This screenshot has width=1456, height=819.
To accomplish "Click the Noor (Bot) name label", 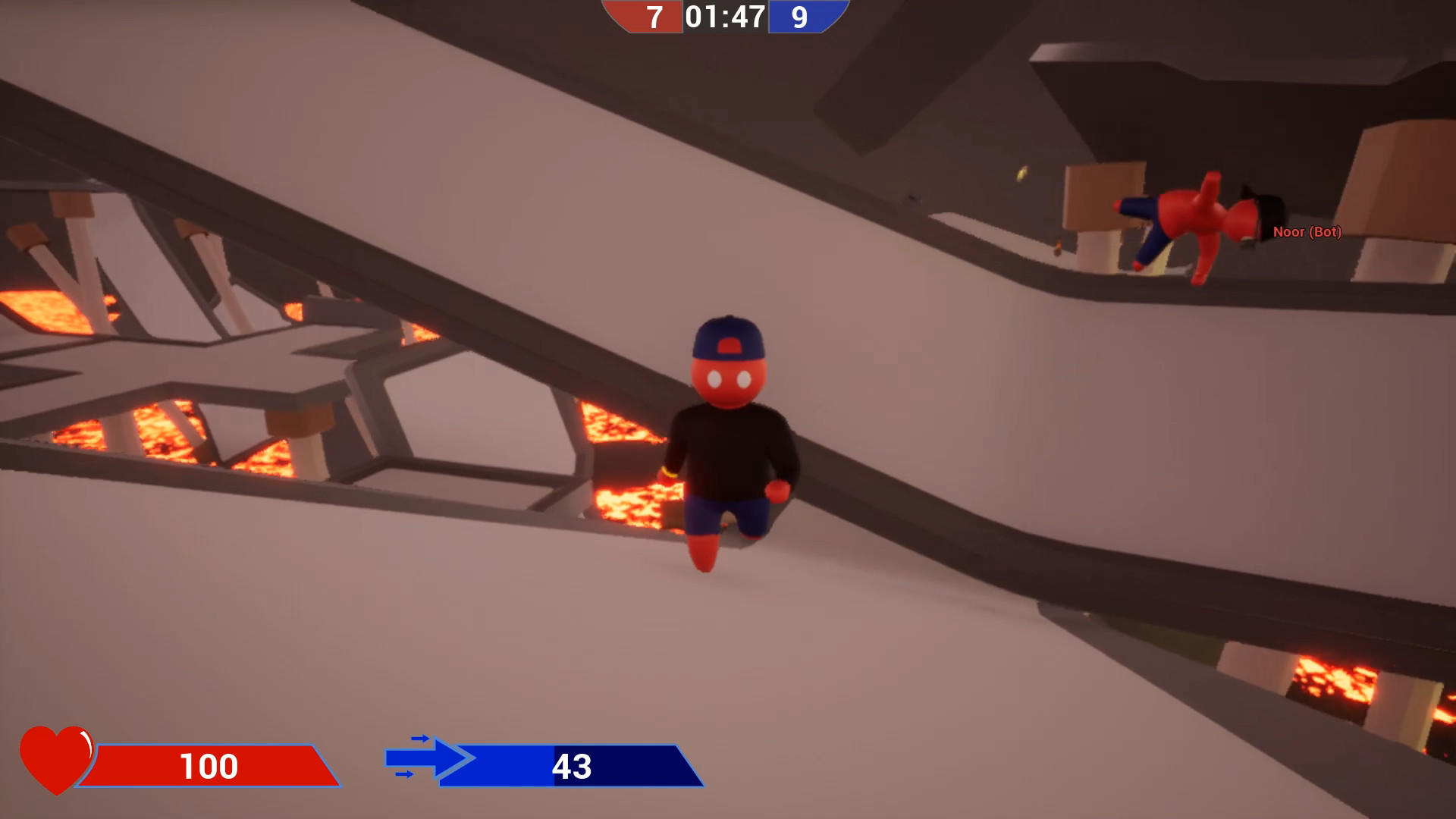I will click(x=1306, y=234).
